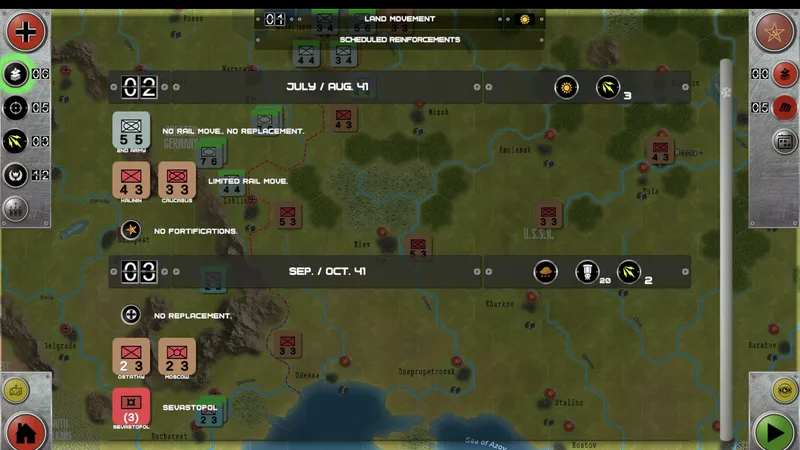
Task: Open the grey calendar schedule button
Action: [784, 141]
